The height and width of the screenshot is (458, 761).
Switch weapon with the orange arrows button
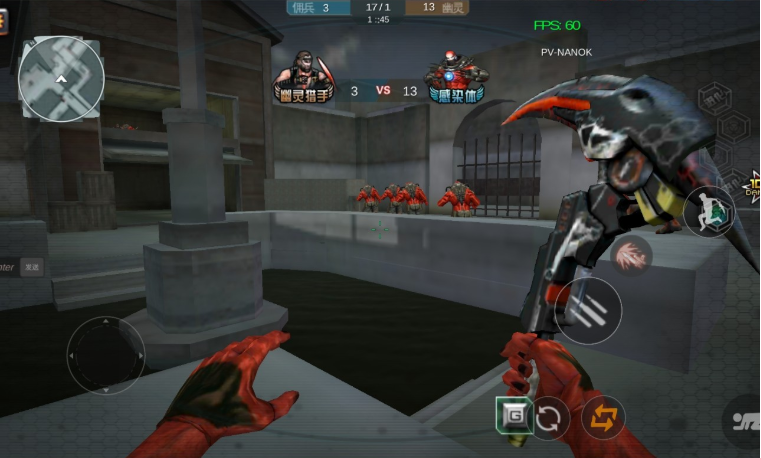pos(603,418)
